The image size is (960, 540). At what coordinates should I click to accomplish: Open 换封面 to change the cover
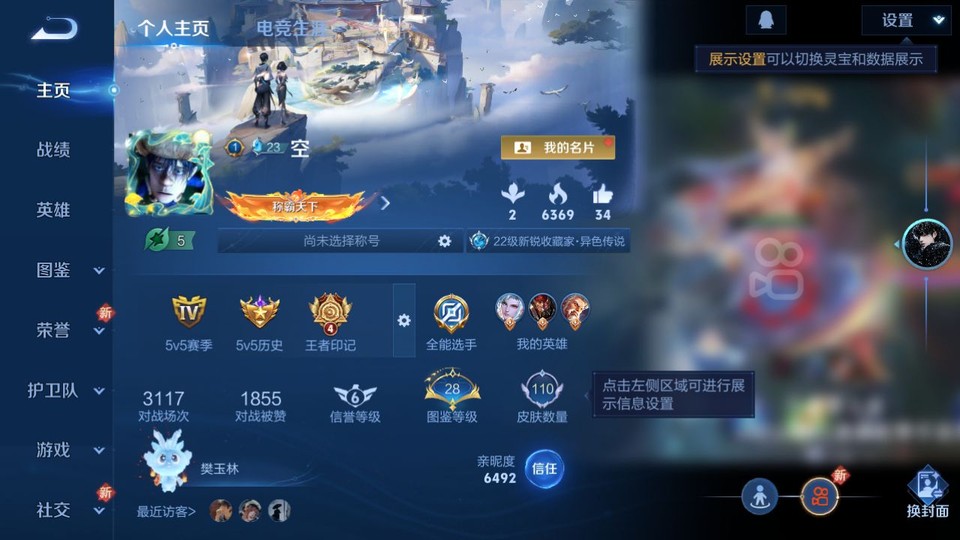(x=927, y=494)
